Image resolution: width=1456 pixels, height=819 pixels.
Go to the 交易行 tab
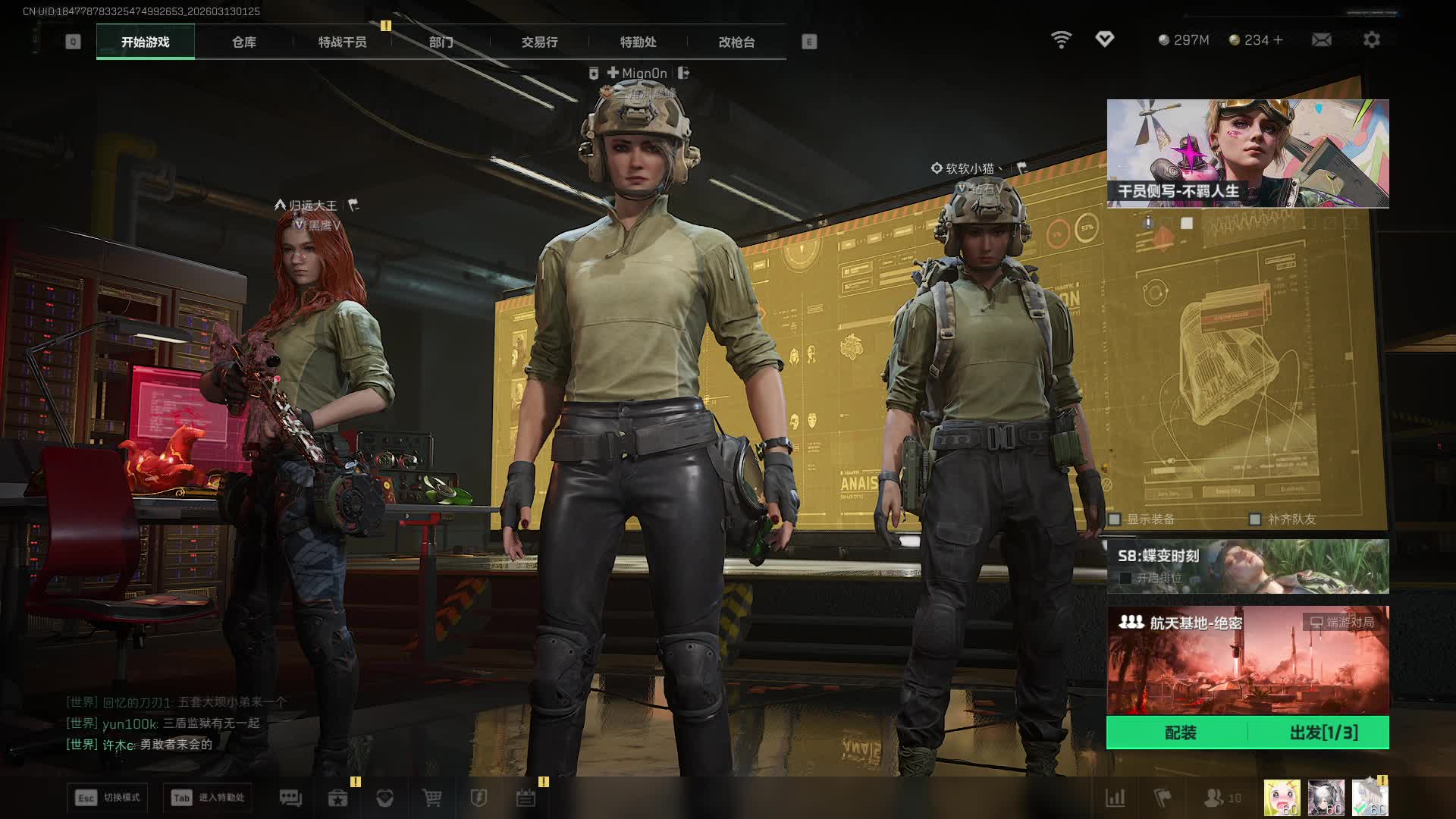tap(539, 42)
